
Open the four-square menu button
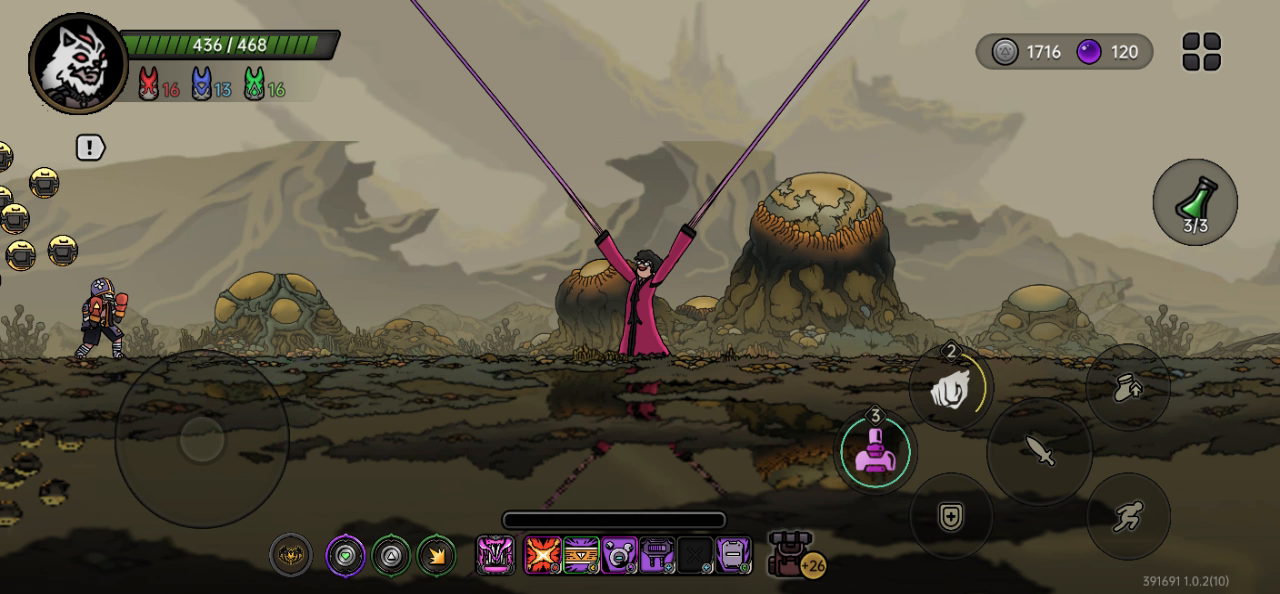1201,52
